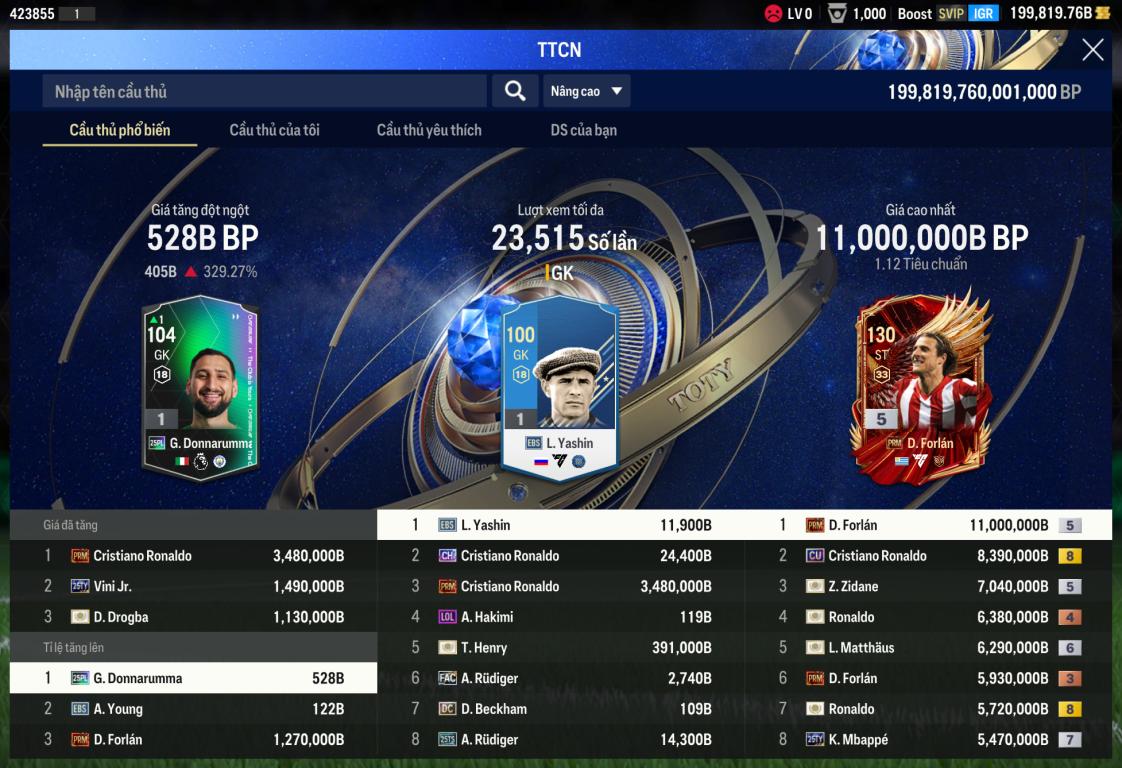Open the red D. Forlán card
1122x768 pixels.
click(x=920, y=385)
